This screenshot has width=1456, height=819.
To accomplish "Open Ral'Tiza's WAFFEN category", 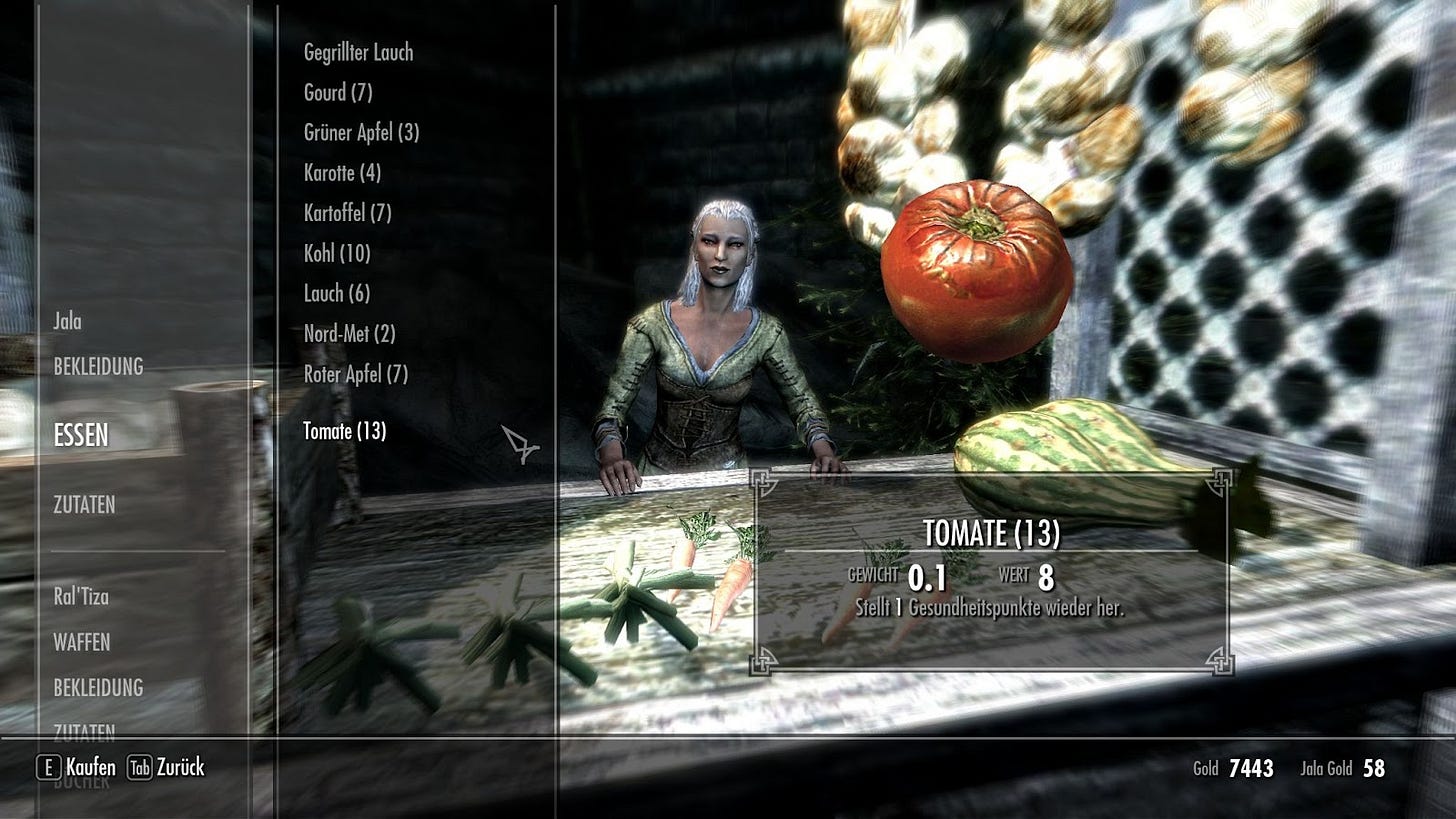I will click(82, 643).
